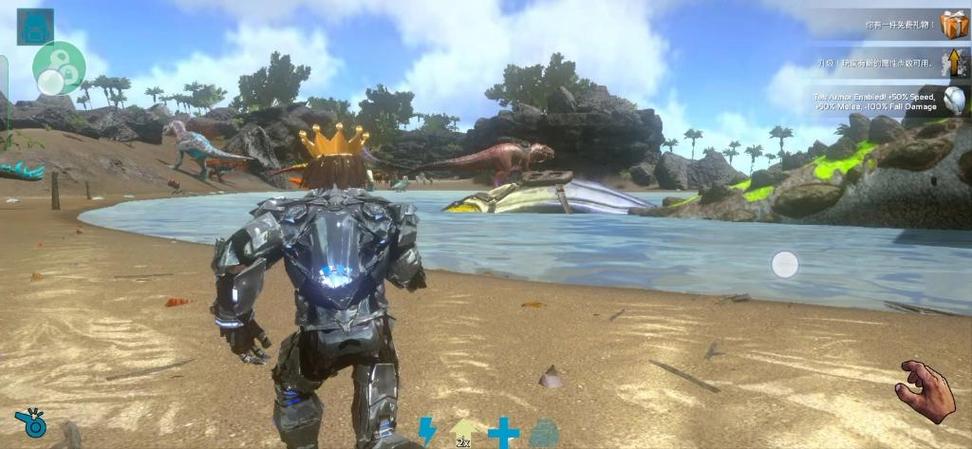Use the open hand punch button
972x449 pixels.
coord(925,391)
